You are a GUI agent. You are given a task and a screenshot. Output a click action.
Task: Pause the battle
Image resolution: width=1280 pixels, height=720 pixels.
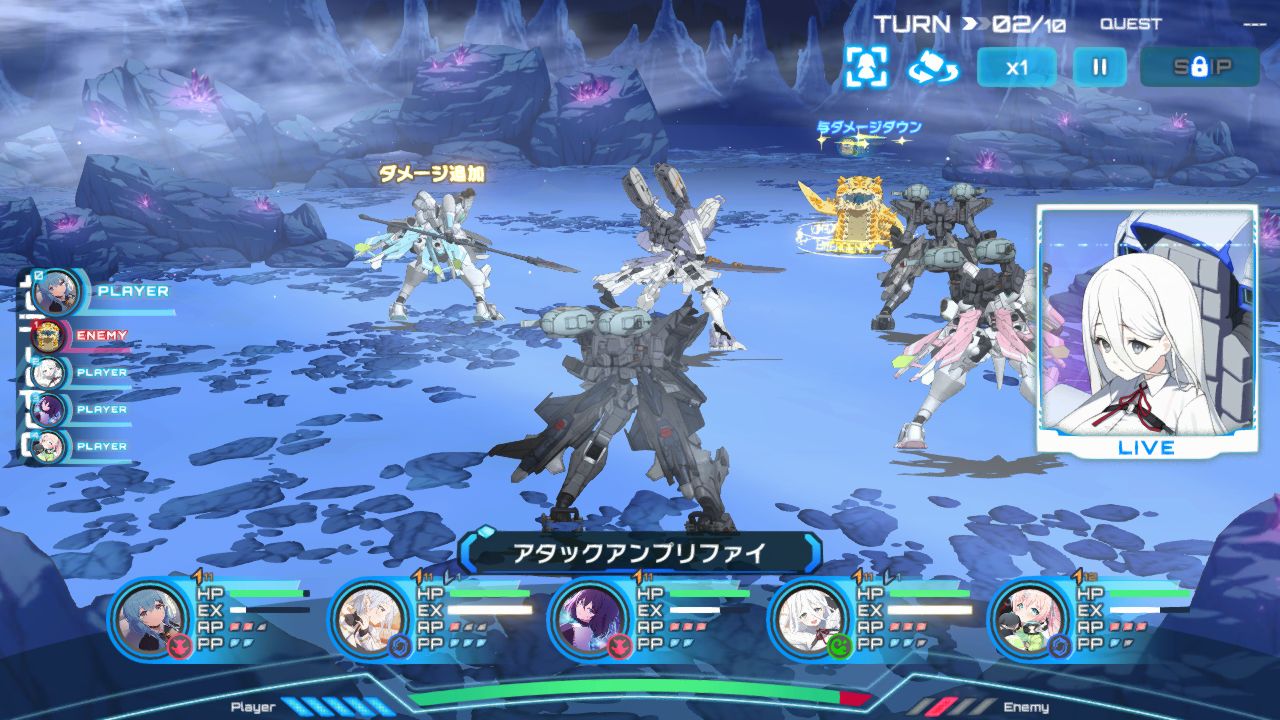pos(1099,68)
